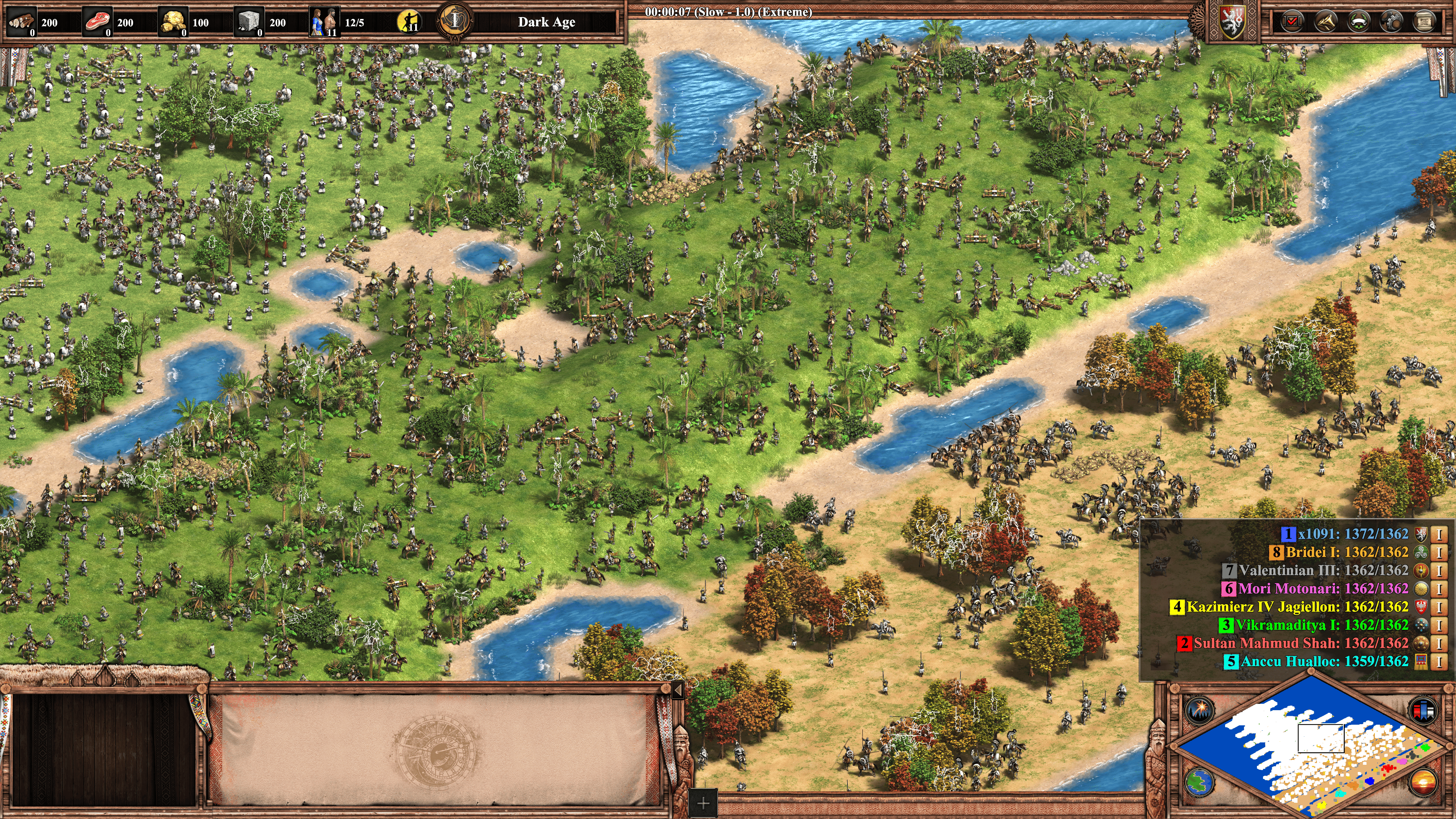Click the plus button below the command panel
The height and width of the screenshot is (819, 1456).
pyautogui.click(x=703, y=803)
